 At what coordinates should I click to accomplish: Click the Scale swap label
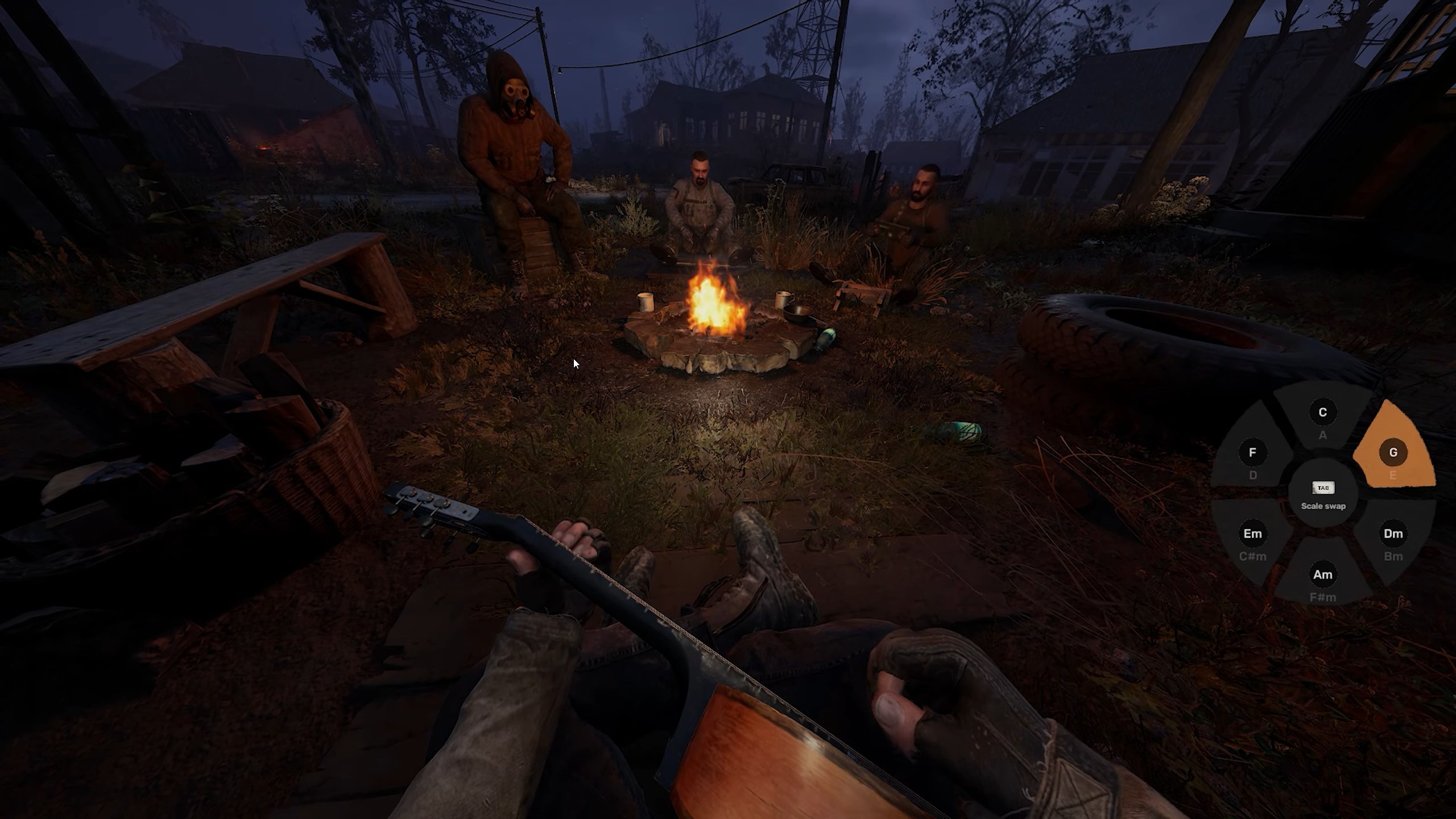(x=1324, y=506)
